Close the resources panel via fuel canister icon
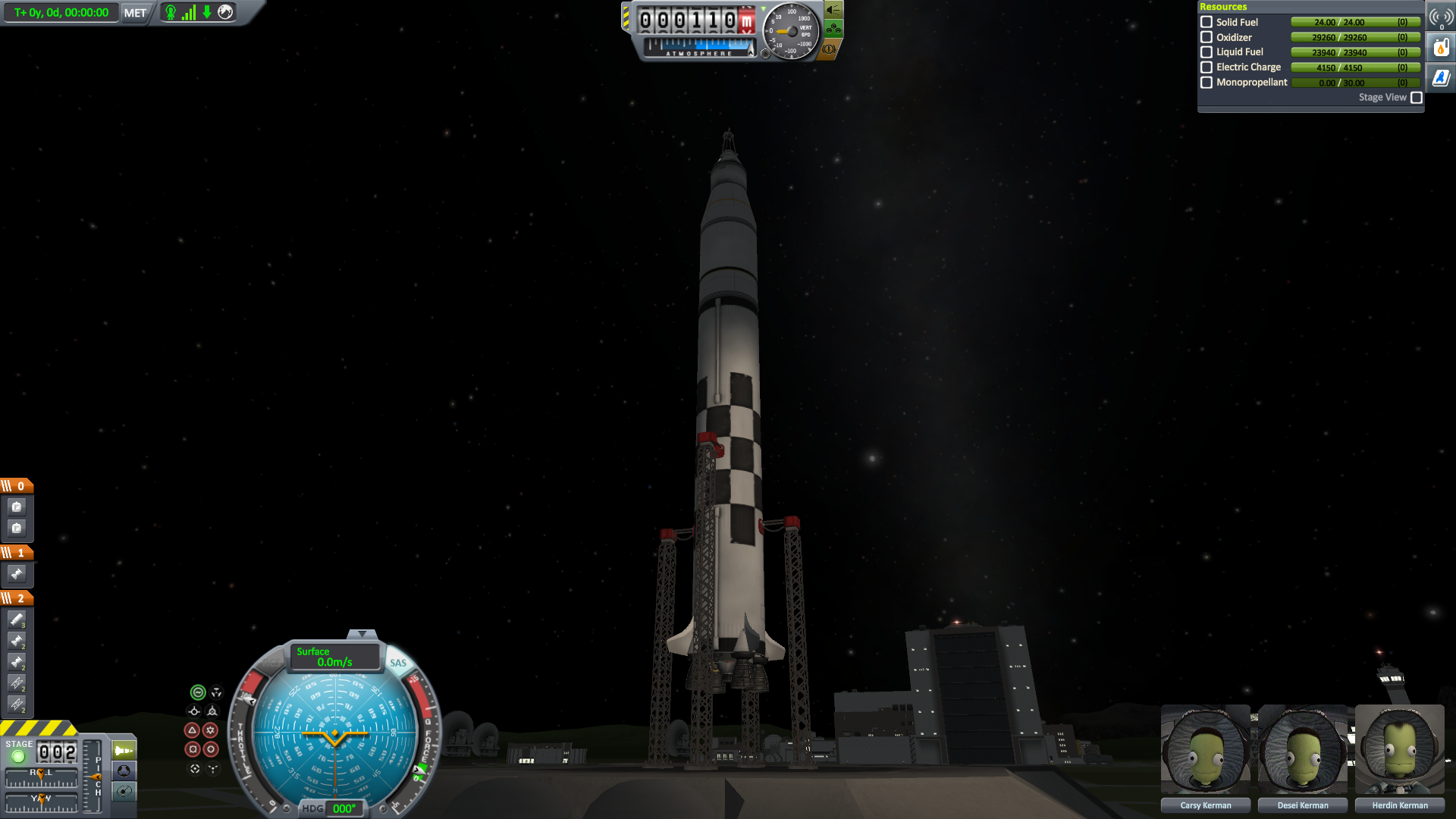 point(1441,49)
